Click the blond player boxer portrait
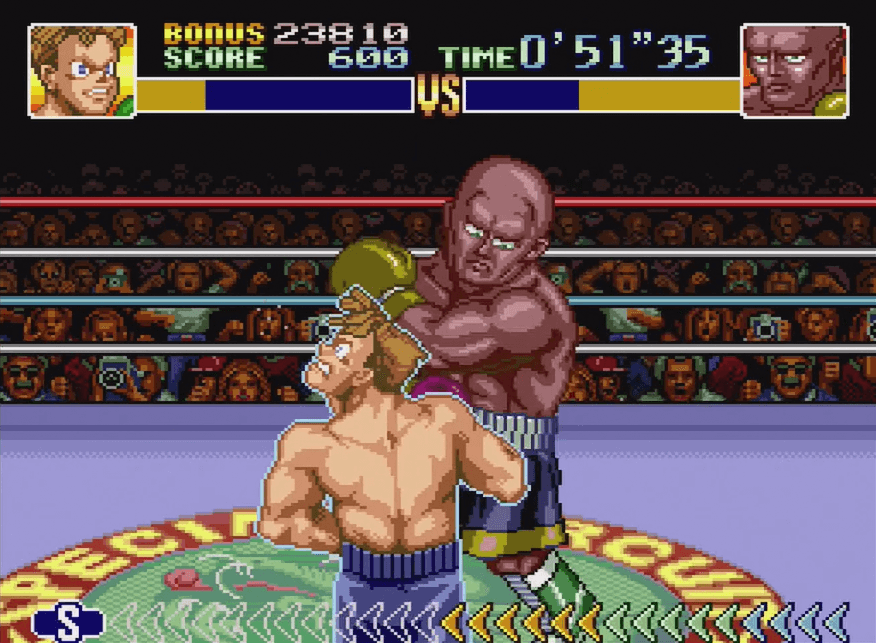The height and width of the screenshot is (643, 876). [82, 70]
